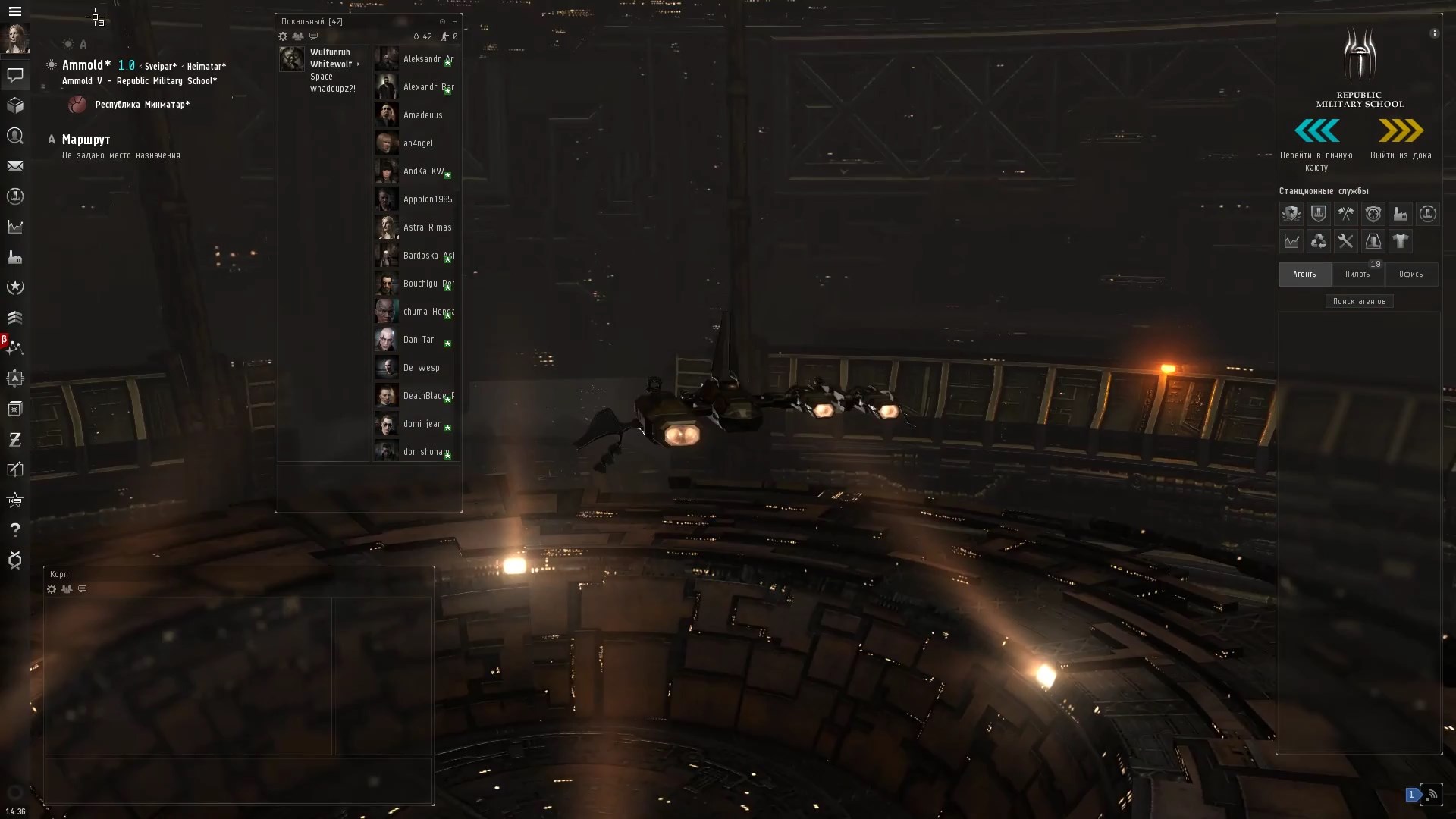
Task: Open the help question-mark icon in sidebar
Action: pyautogui.click(x=15, y=530)
